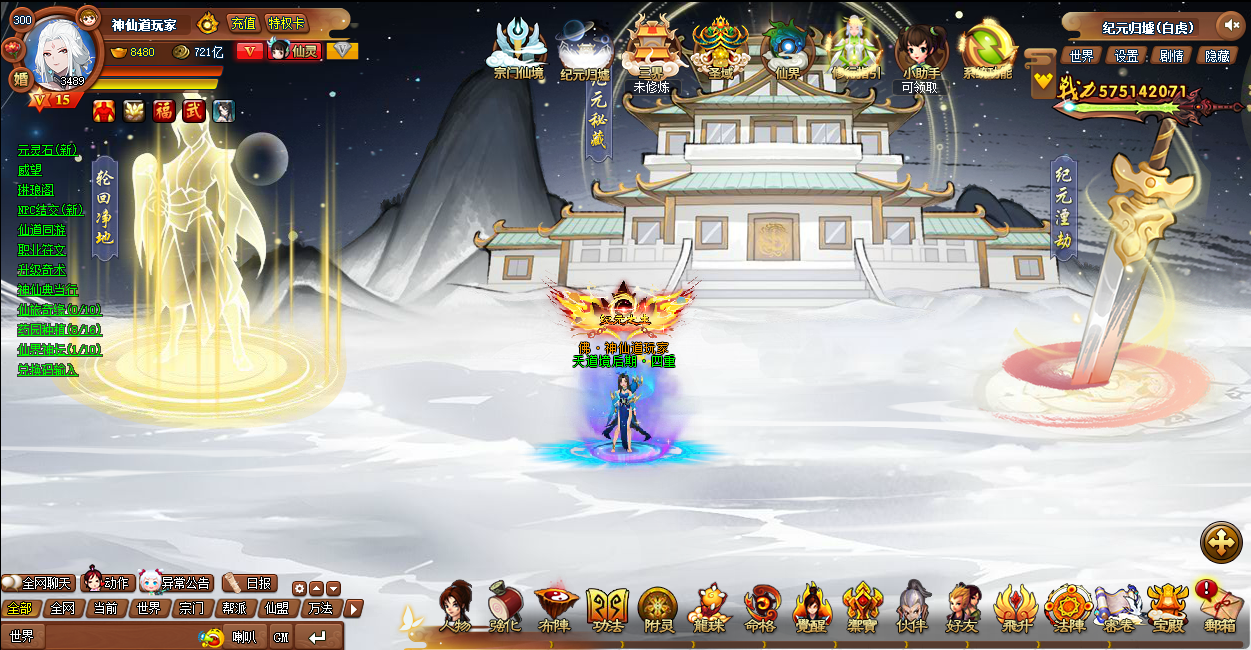Open the 特权卡 privilege card

(x=287, y=23)
